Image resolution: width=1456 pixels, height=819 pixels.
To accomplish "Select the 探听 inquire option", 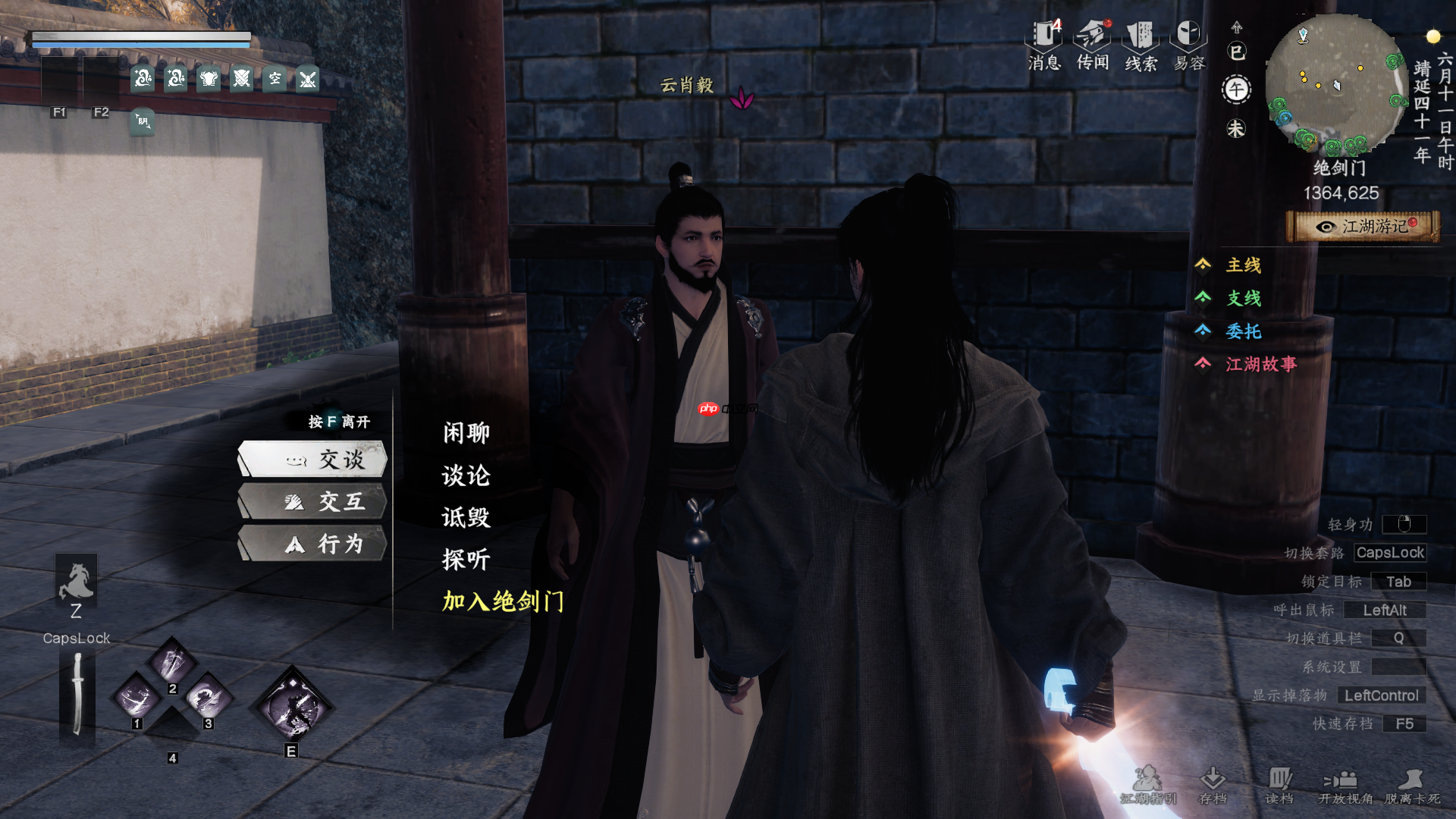I will pyautogui.click(x=466, y=560).
